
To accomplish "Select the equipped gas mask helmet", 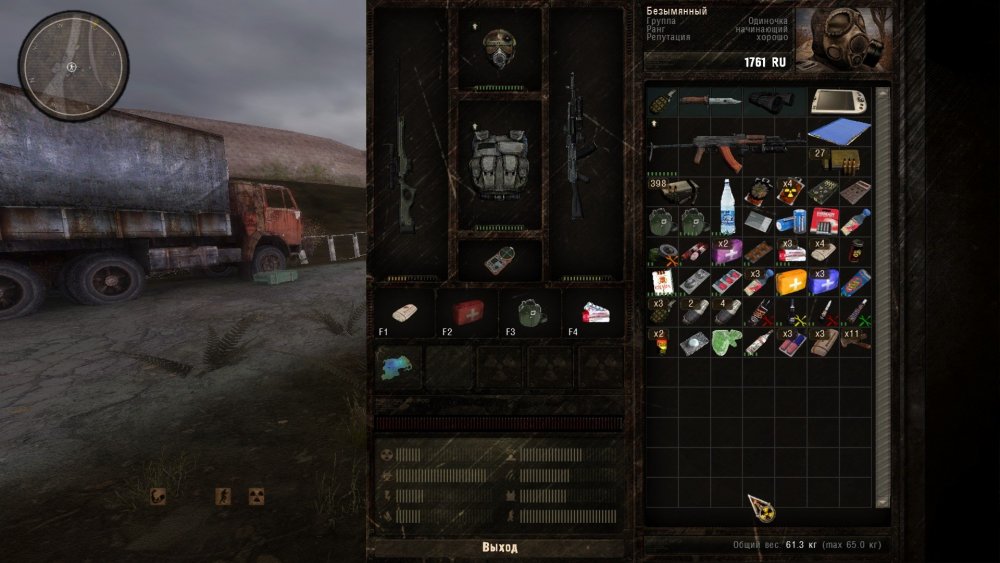I will [x=499, y=47].
